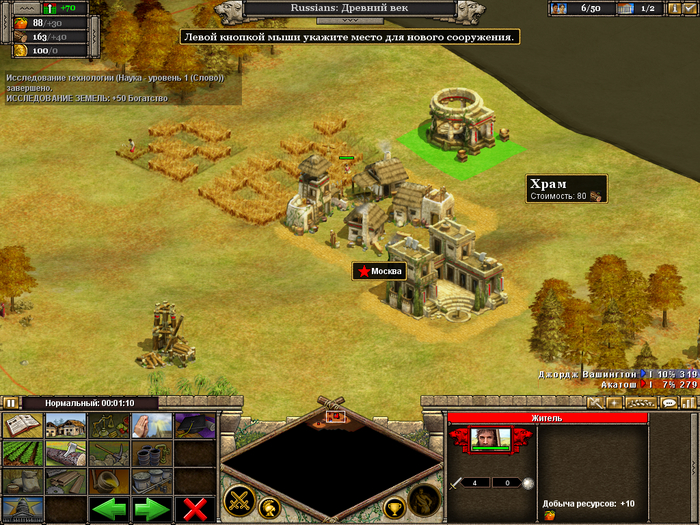
Task: Select the woodcutter axe-and-log icon
Action: coord(65,454)
